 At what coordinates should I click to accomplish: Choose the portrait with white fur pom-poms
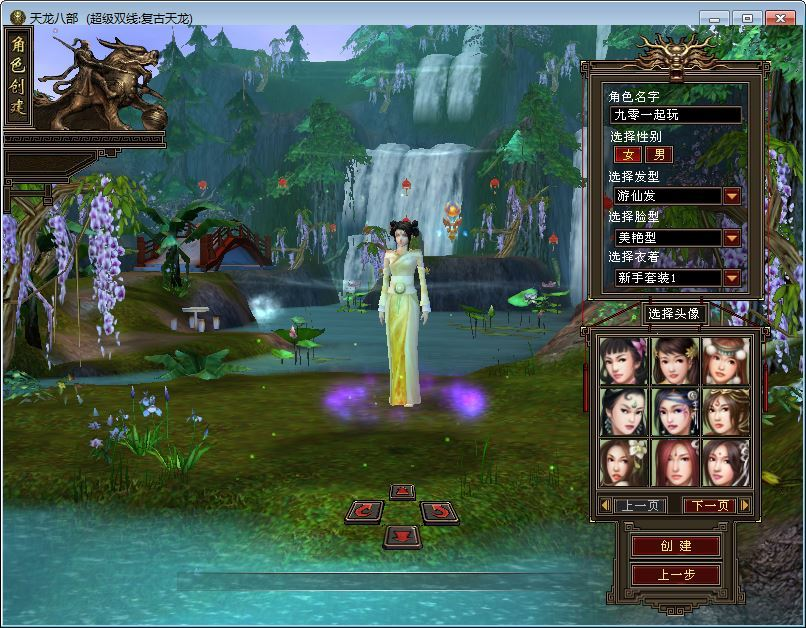tap(726, 361)
